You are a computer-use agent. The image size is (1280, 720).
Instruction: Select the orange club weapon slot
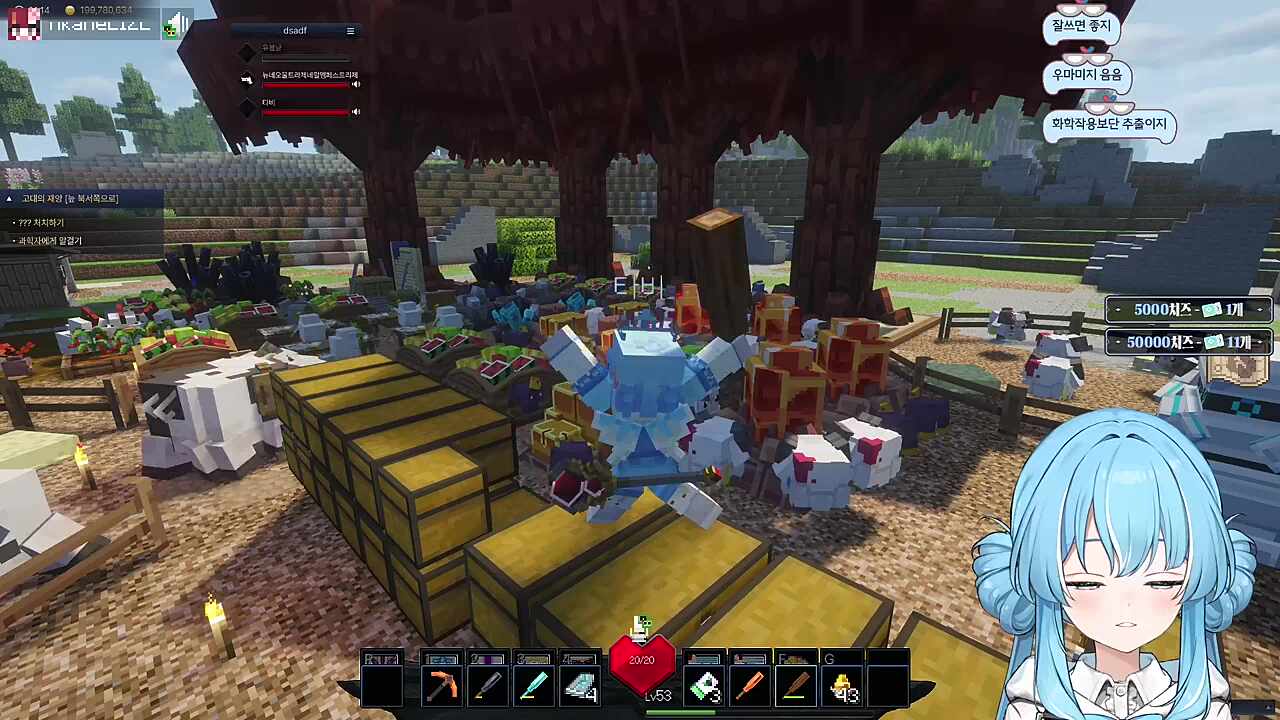tap(750, 686)
